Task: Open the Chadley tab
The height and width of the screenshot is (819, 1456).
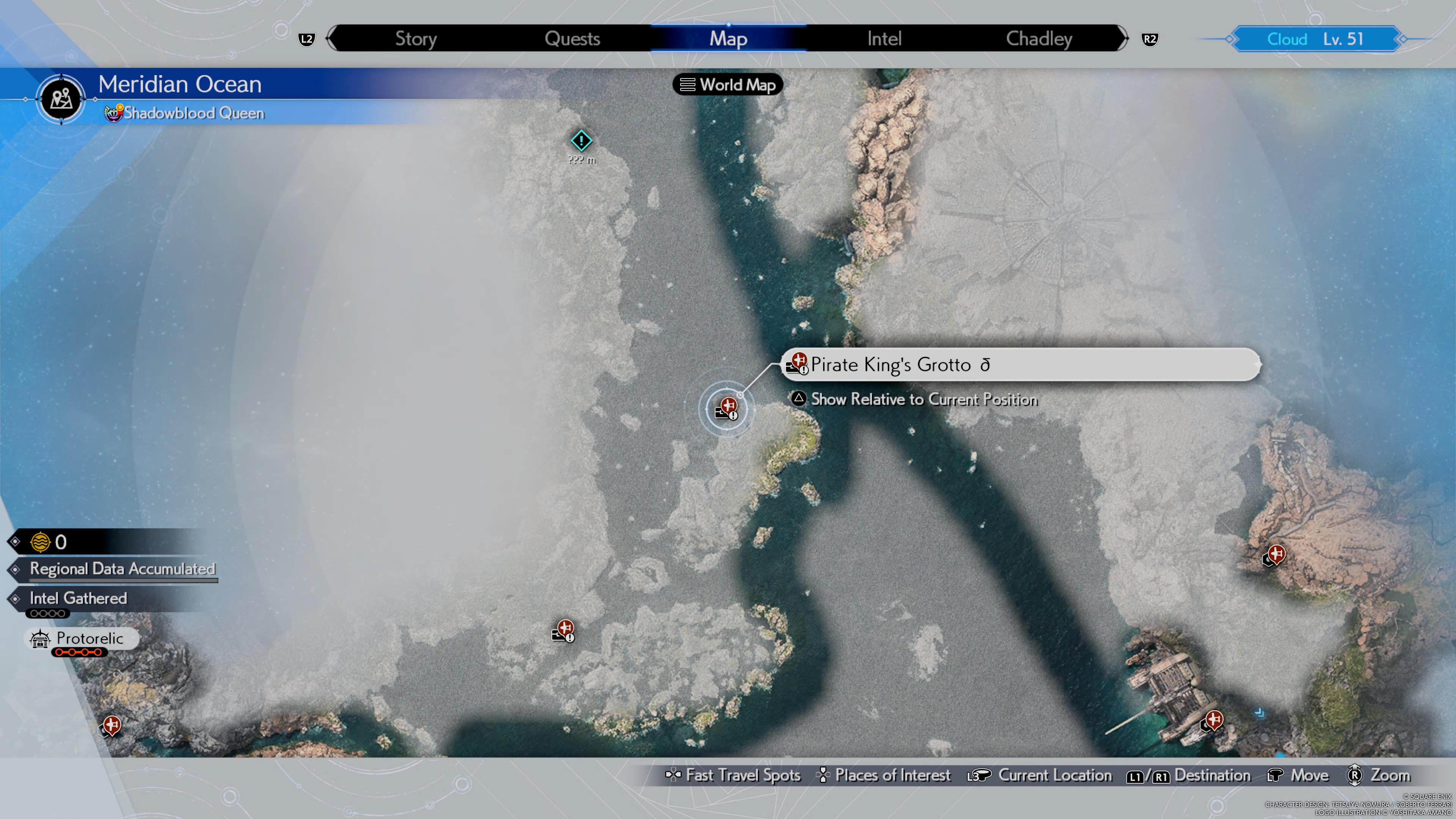Action: [x=1039, y=38]
